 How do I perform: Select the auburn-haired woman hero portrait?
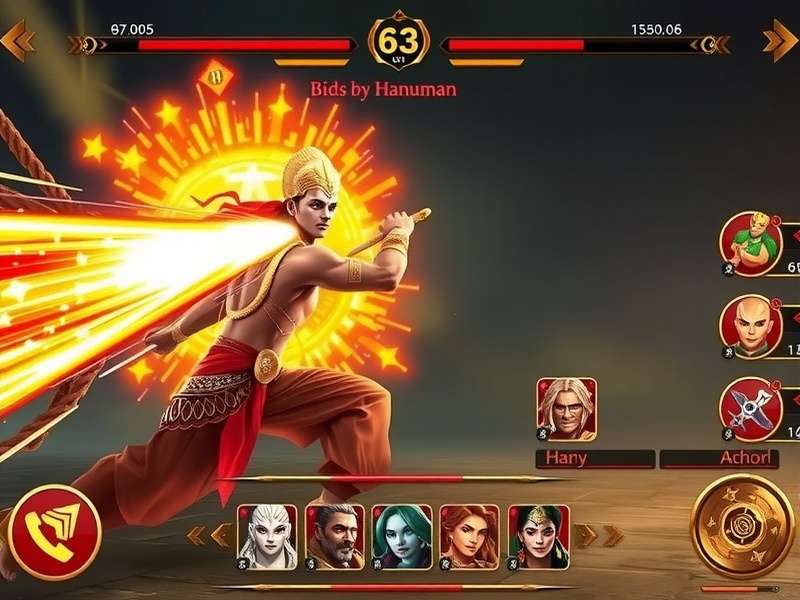(469, 536)
